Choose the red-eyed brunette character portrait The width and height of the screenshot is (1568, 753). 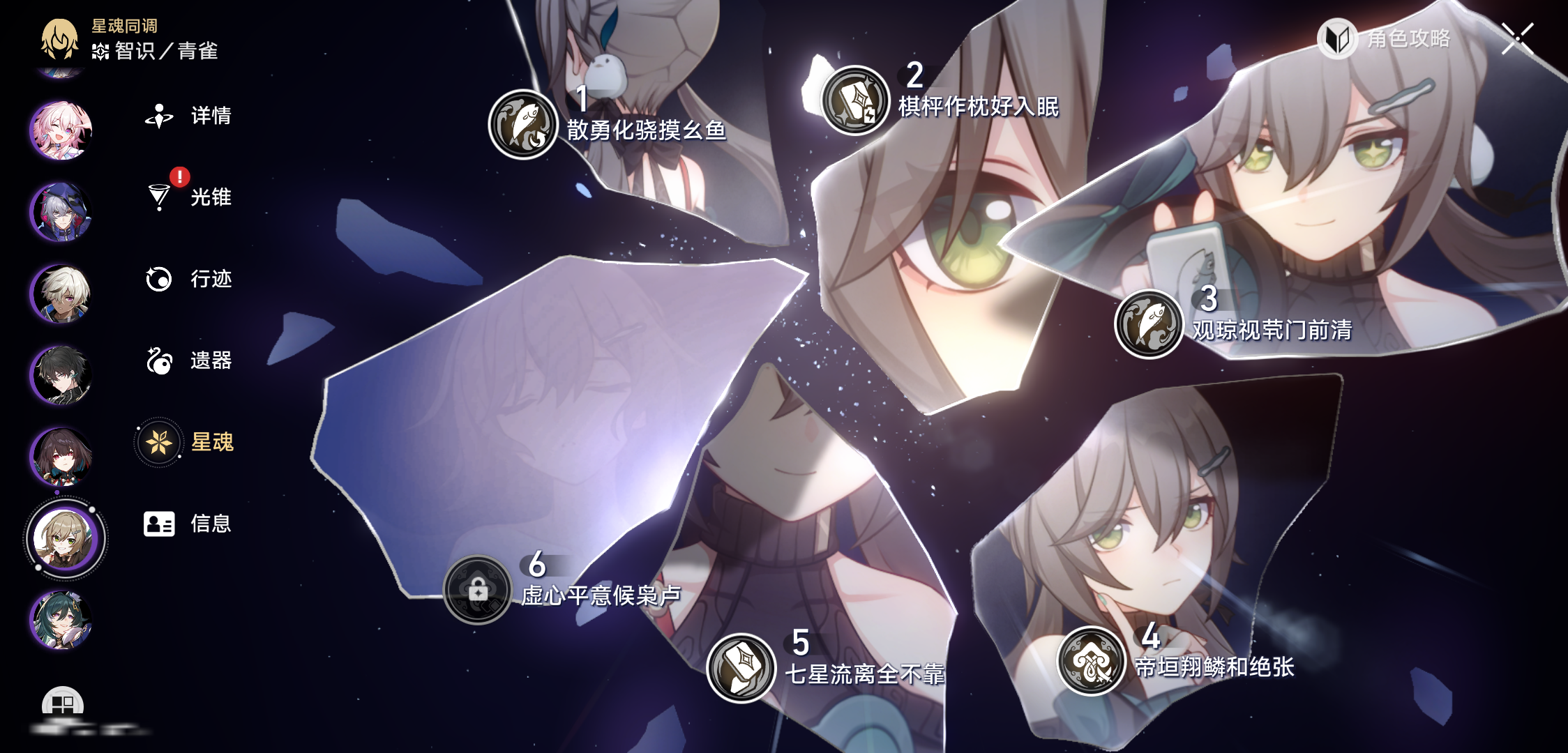[61, 456]
